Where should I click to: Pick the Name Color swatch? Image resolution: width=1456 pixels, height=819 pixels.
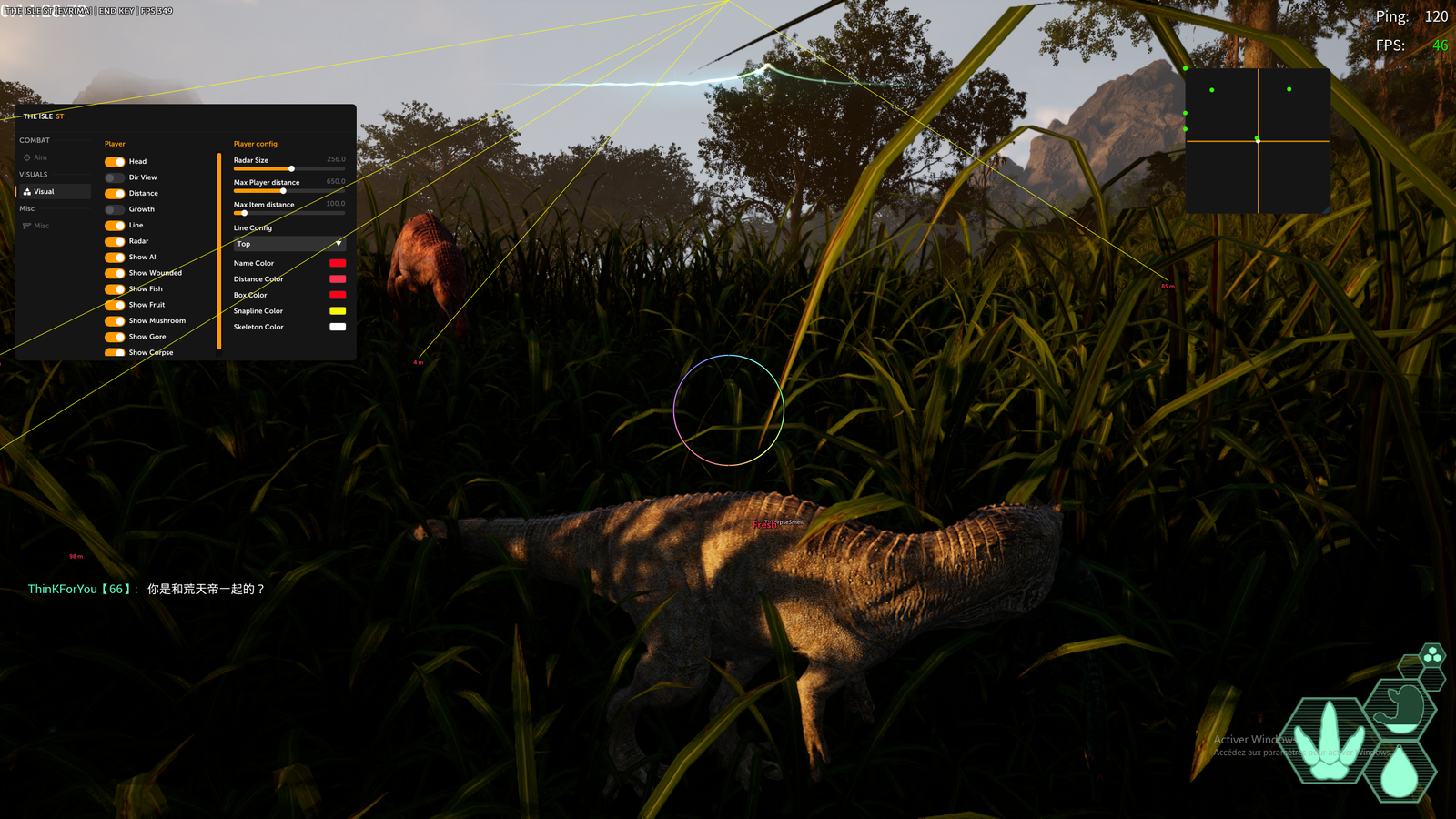click(x=338, y=263)
